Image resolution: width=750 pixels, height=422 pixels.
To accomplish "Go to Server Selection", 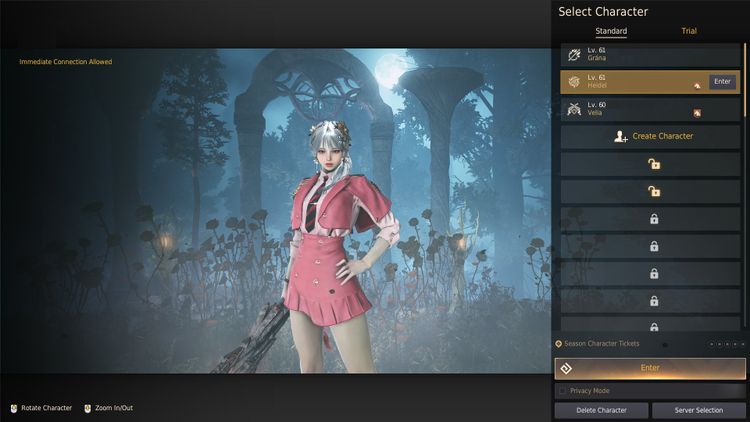I will (698, 410).
